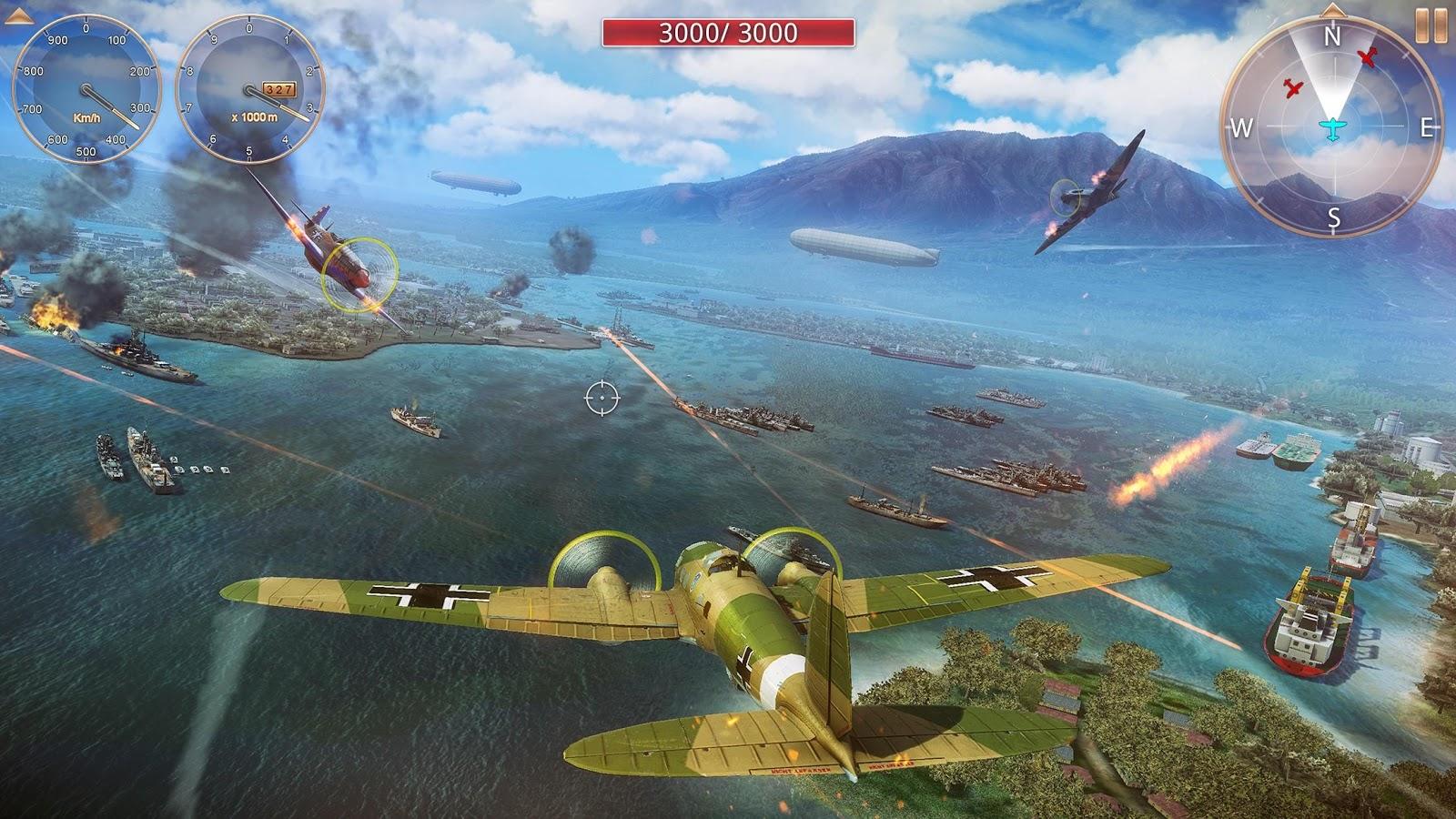Collapse the radar using its top arrow
Viewport: 1456px width, 819px height.
click(1332, 11)
